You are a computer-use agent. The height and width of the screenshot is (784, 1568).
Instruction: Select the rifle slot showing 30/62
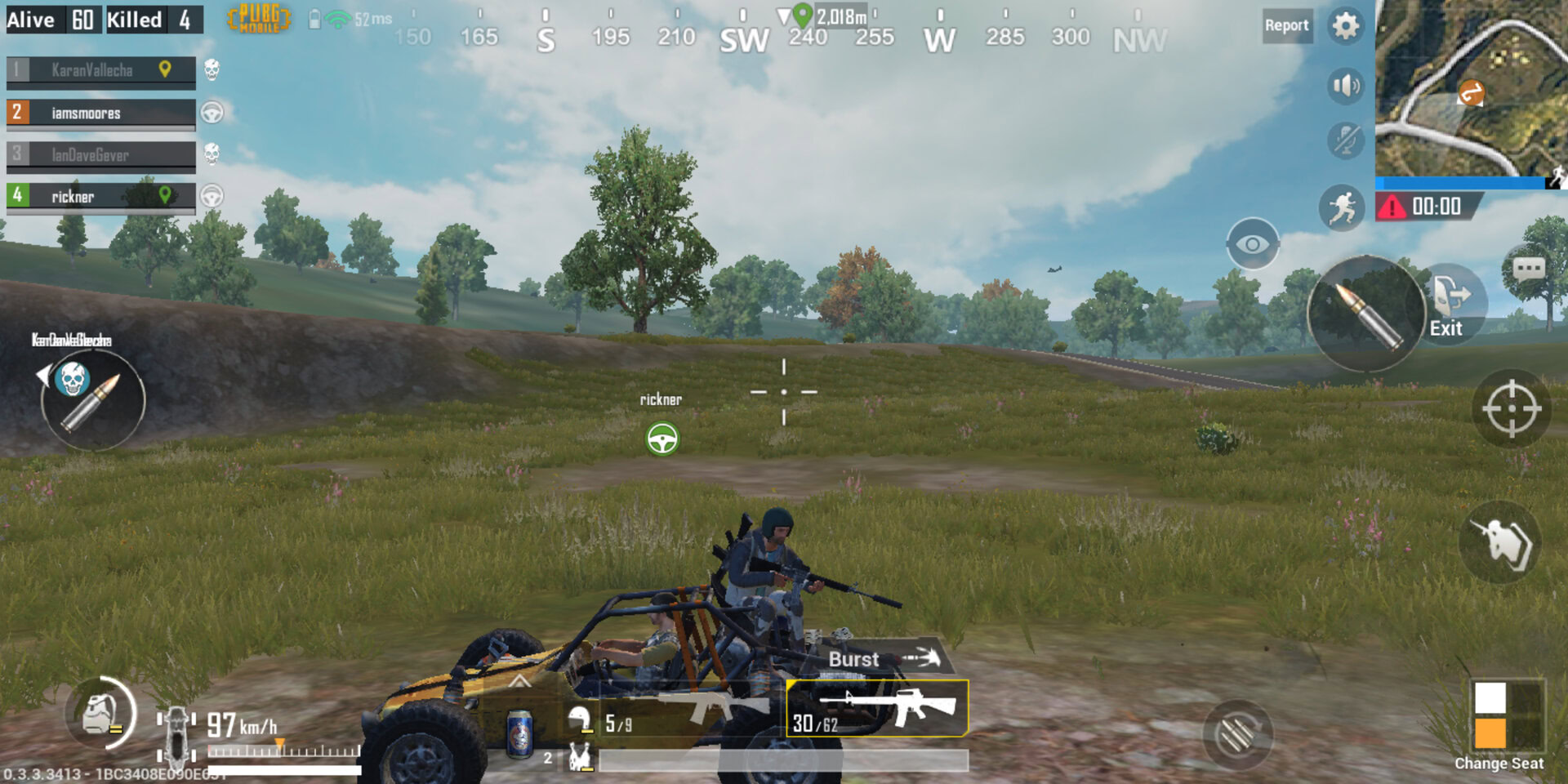pyautogui.click(x=877, y=709)
